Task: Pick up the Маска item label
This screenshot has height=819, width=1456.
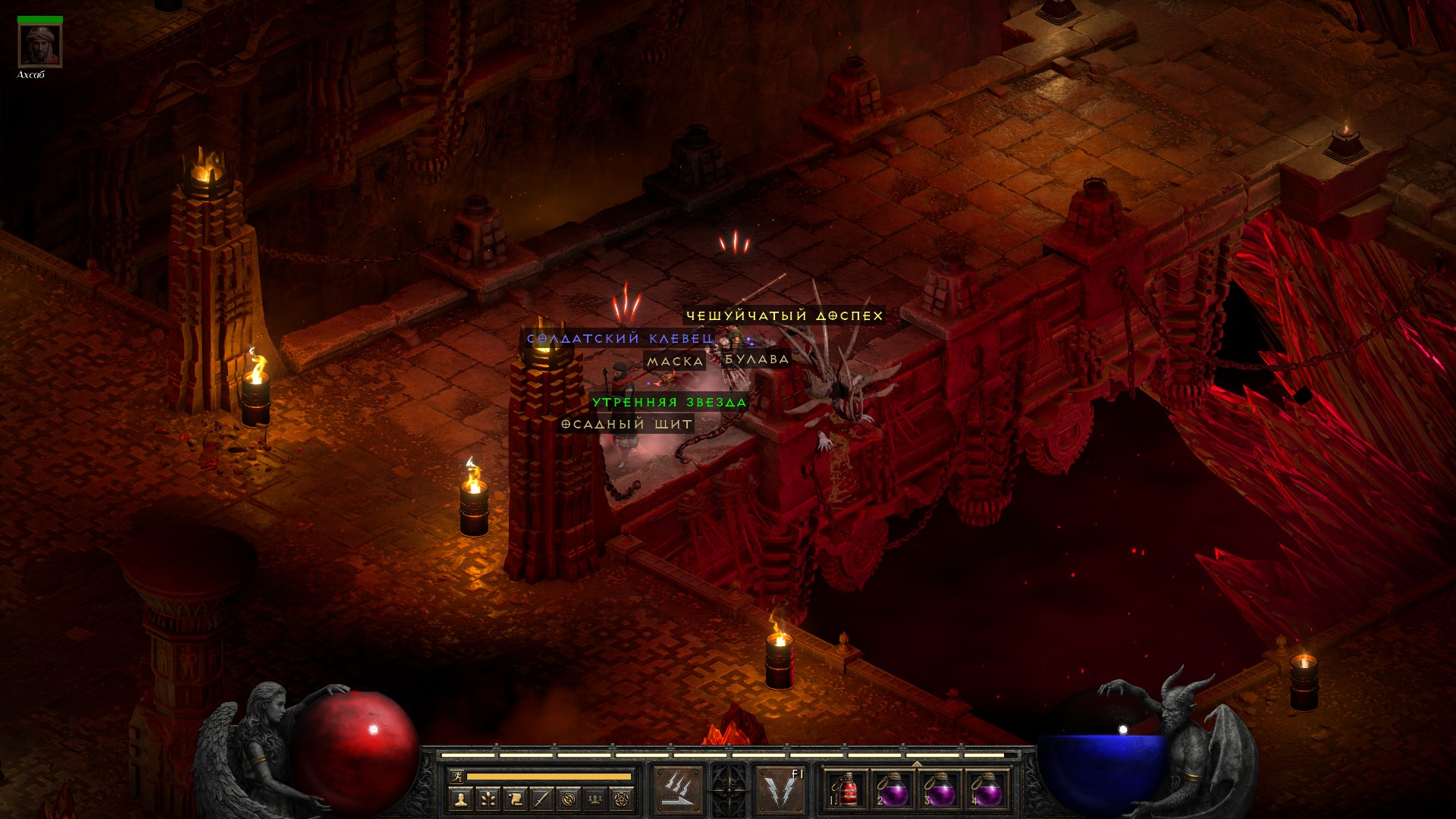Action: pos(674,362)
